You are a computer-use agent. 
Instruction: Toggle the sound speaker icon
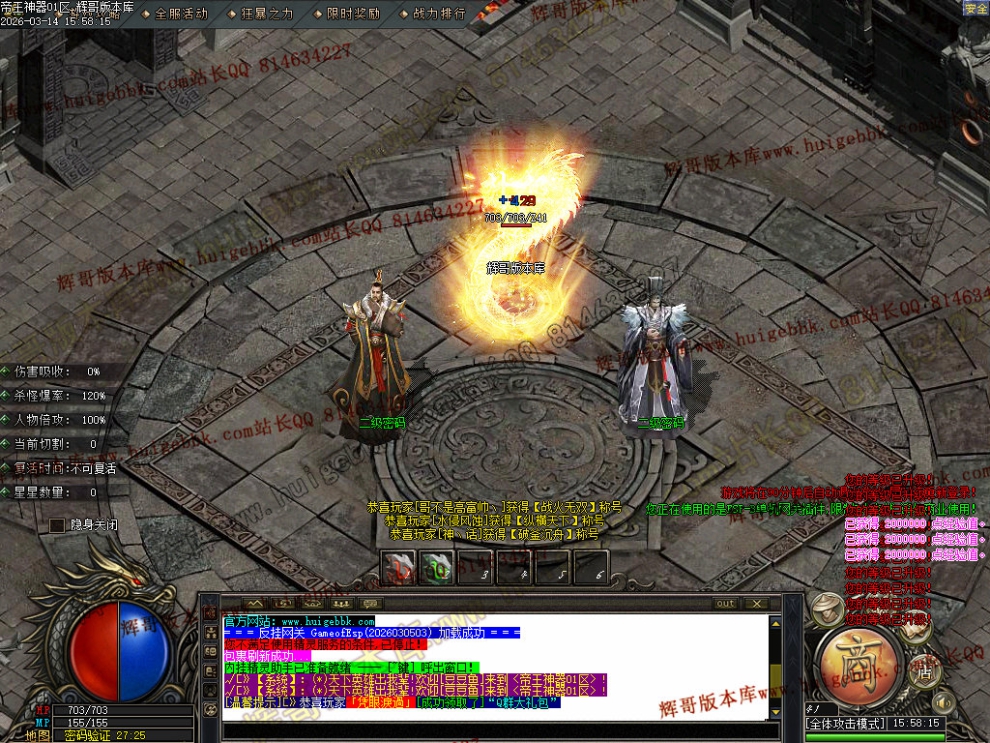[943, 702]
